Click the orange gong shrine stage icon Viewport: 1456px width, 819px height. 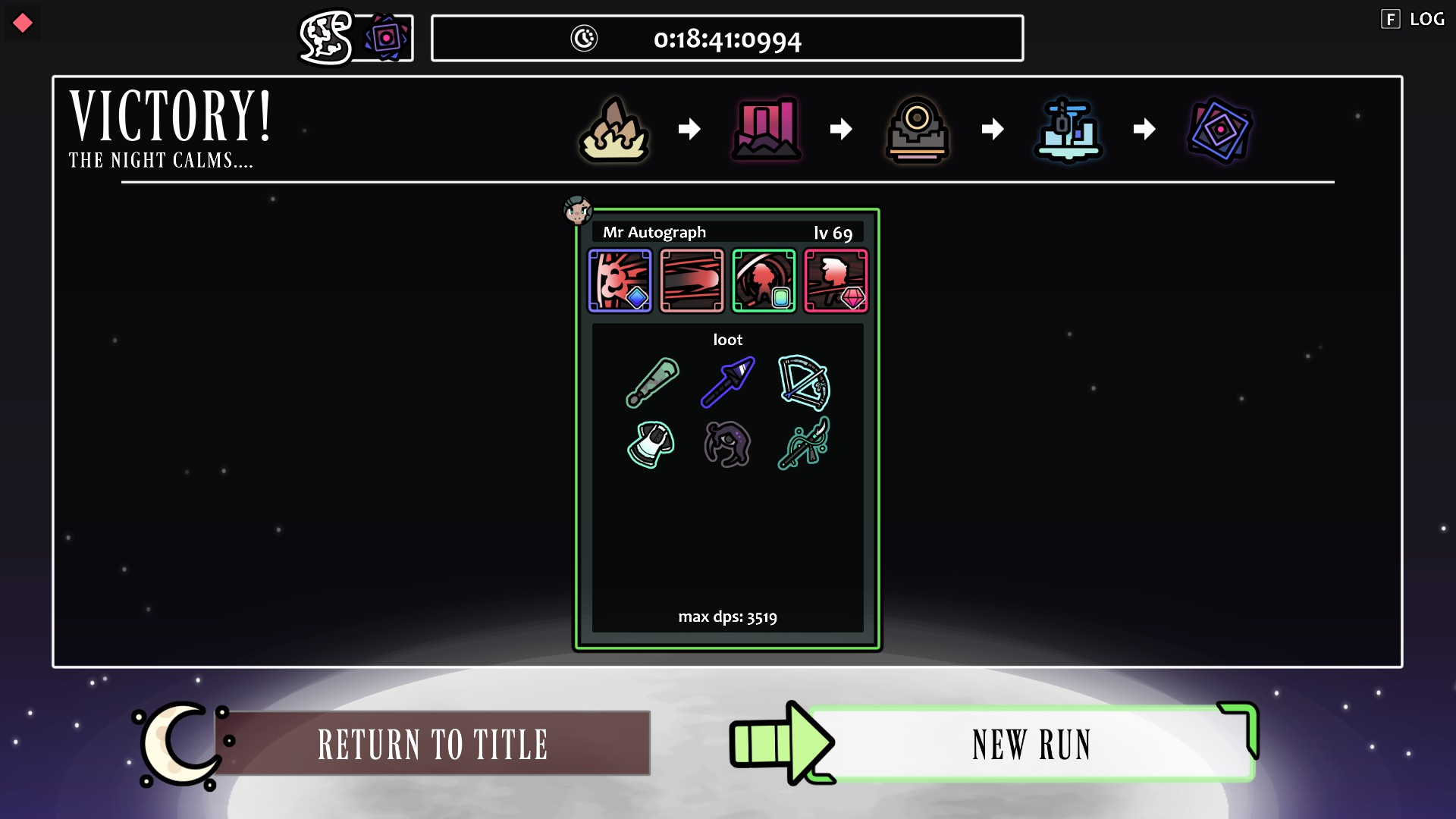[918, 130]
